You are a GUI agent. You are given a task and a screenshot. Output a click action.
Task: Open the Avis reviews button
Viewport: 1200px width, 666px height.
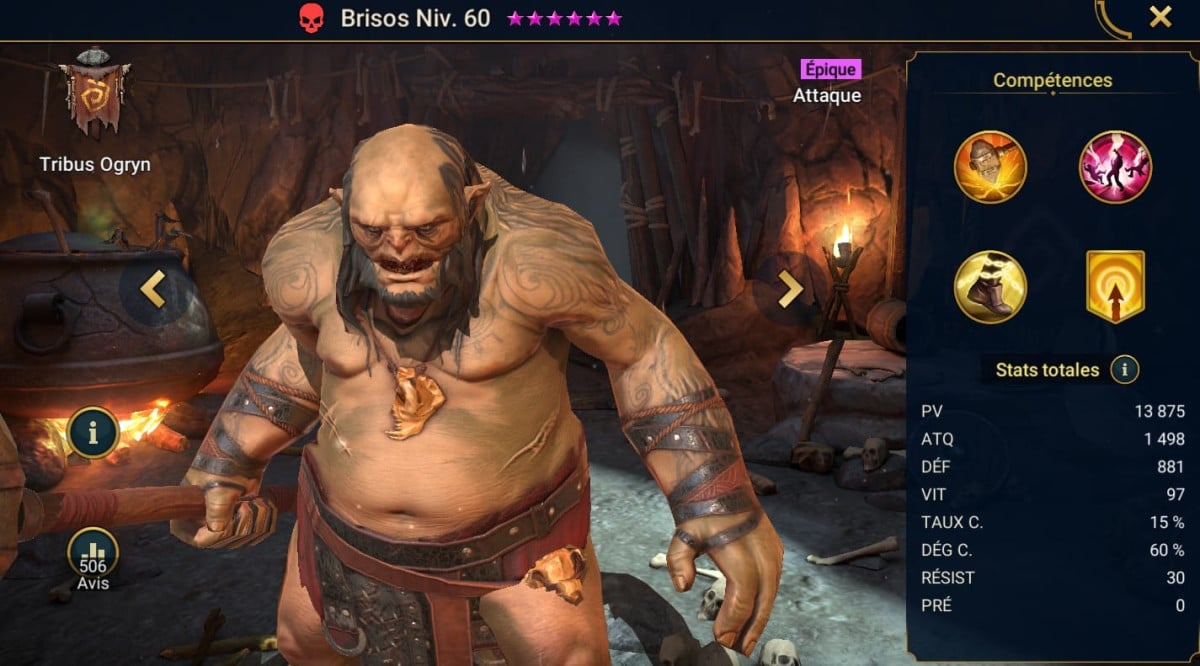pyautogui.click(x=93, y=558)
